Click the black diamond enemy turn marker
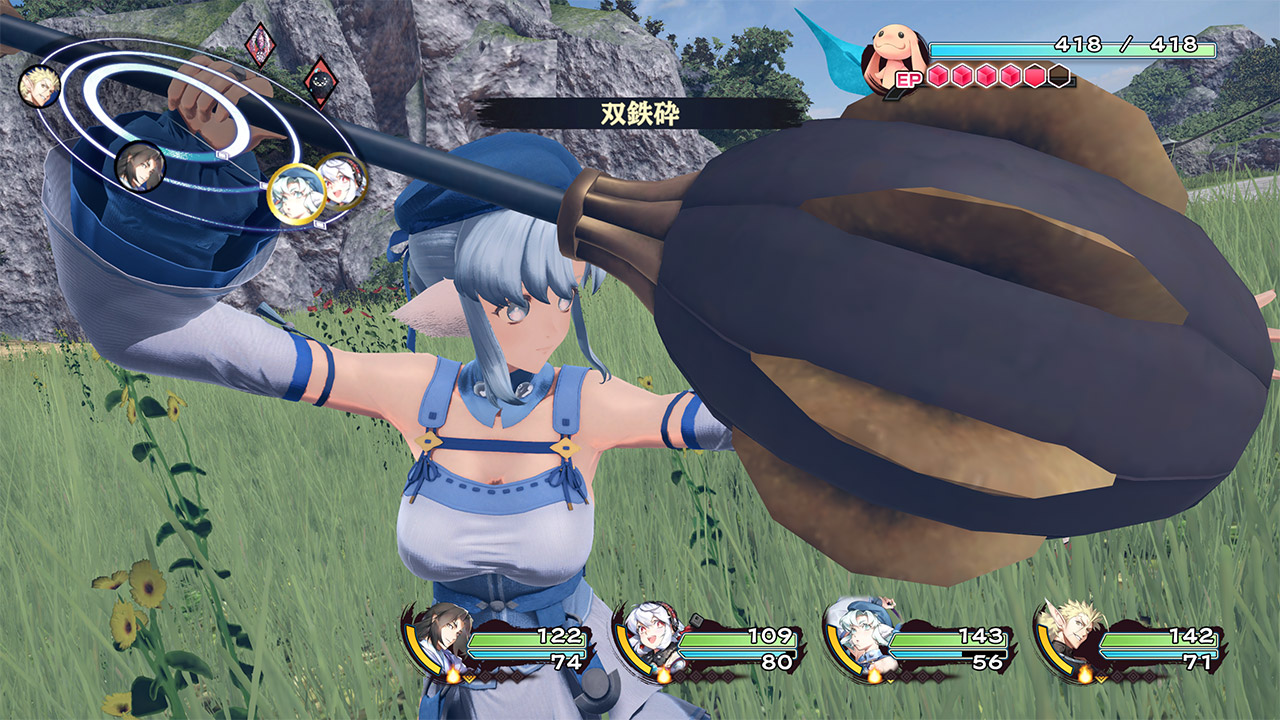Image resolution: width=1280 pixels, height=720 pixels. pyautogui.click(x=321, y=80)
